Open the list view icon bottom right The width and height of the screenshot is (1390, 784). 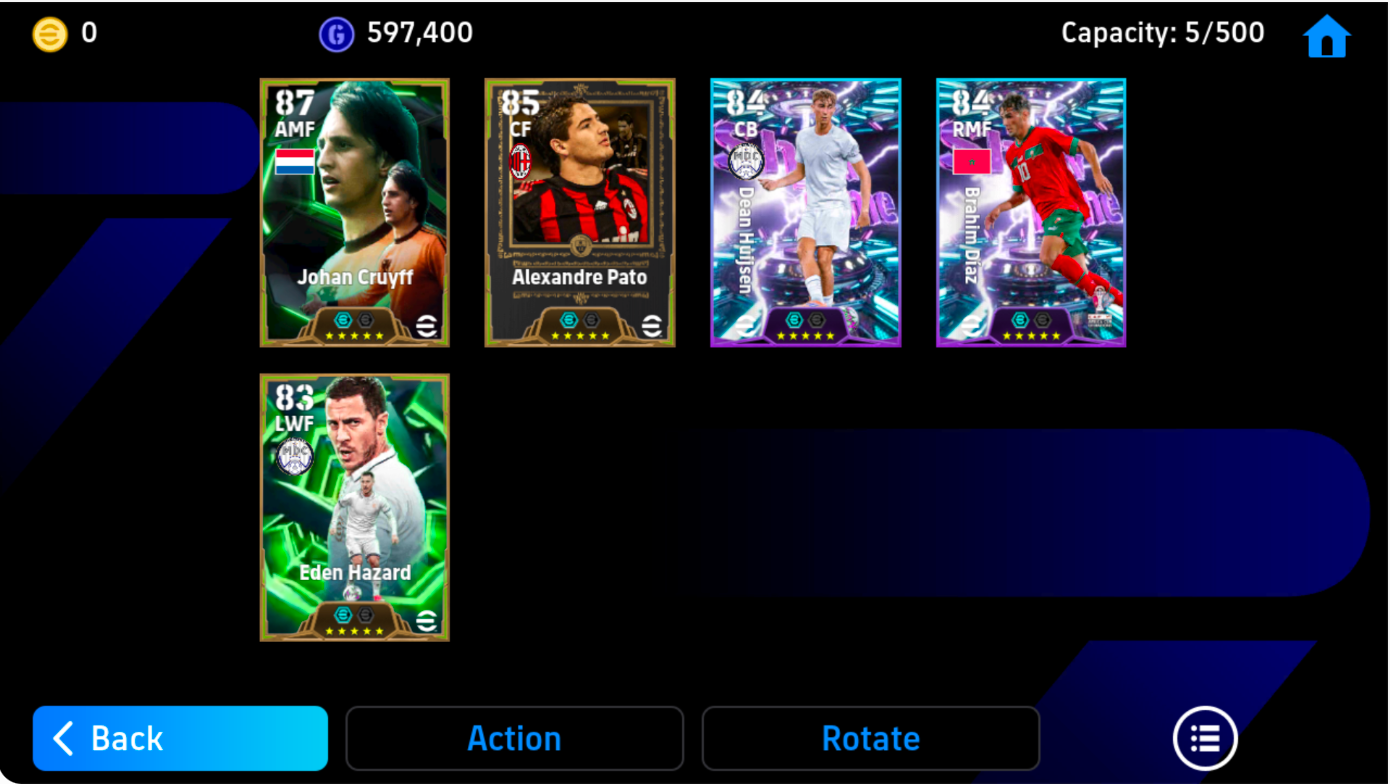click(x=1205, y=738)
